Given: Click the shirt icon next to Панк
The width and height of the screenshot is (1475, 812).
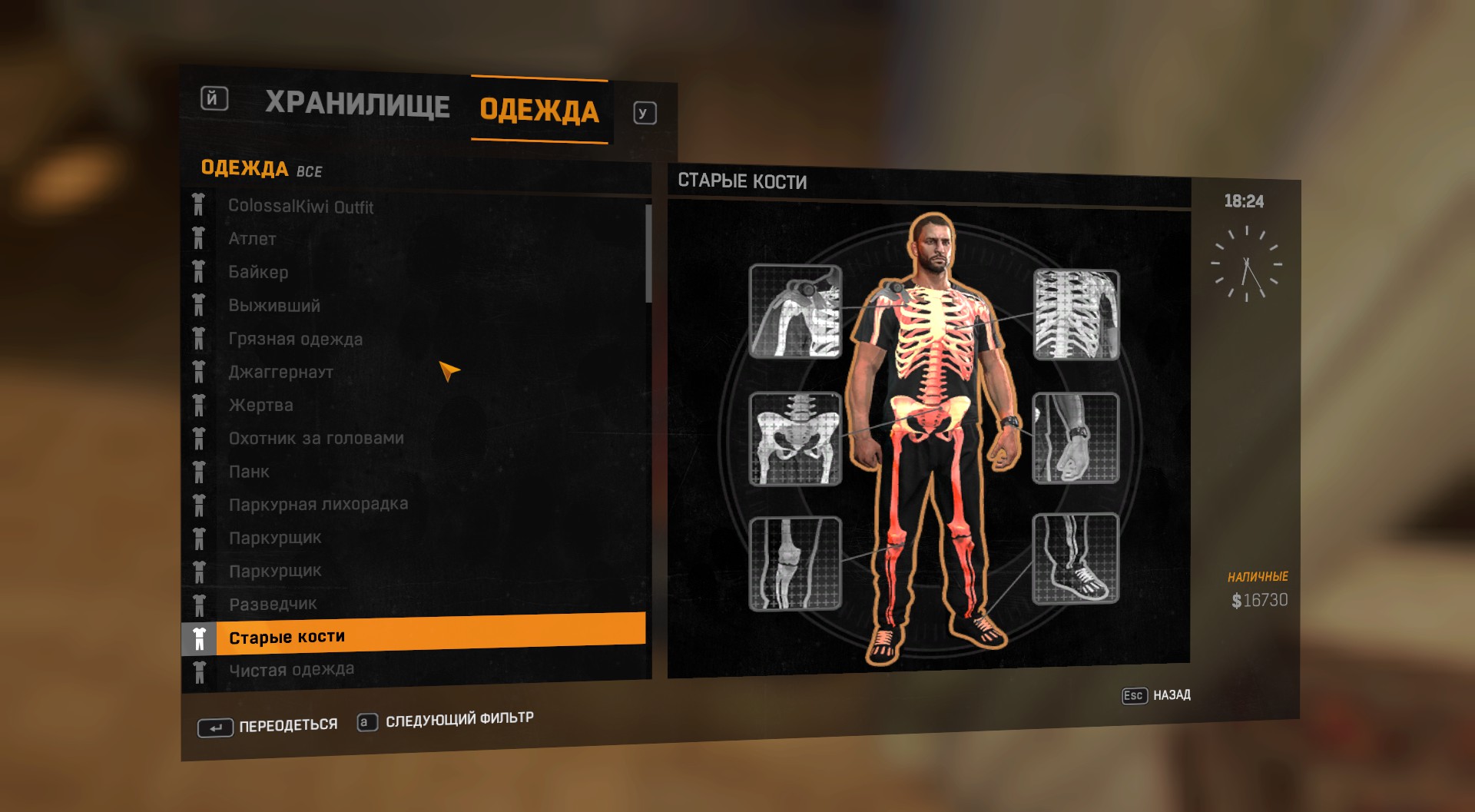Looking at the screenshot, I should [x=200, y=471].
